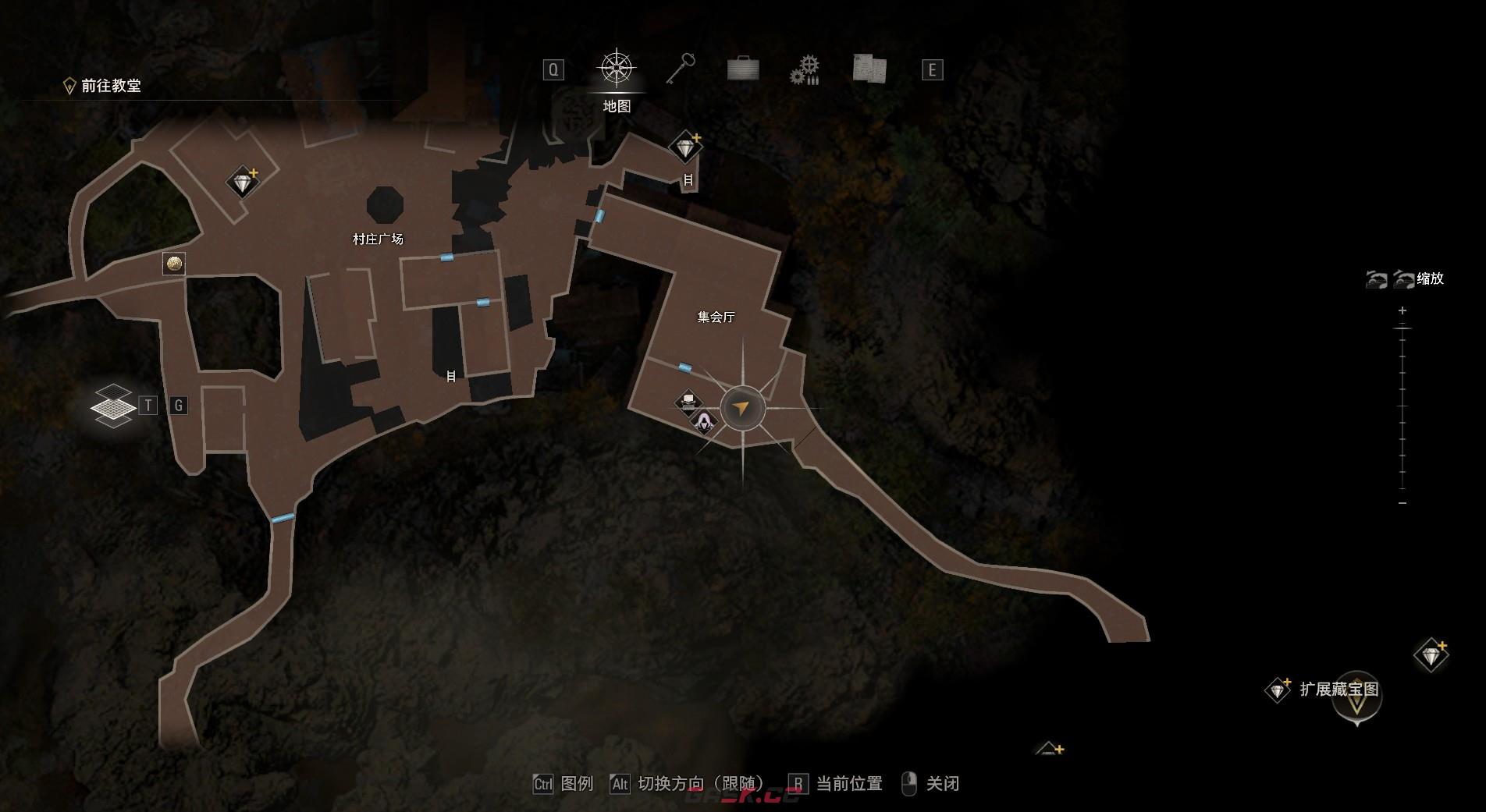This screenshot has width=1486, height=812.
Task: Show the files documents tab
Action: pyautogui.click(x=869, y=69)
